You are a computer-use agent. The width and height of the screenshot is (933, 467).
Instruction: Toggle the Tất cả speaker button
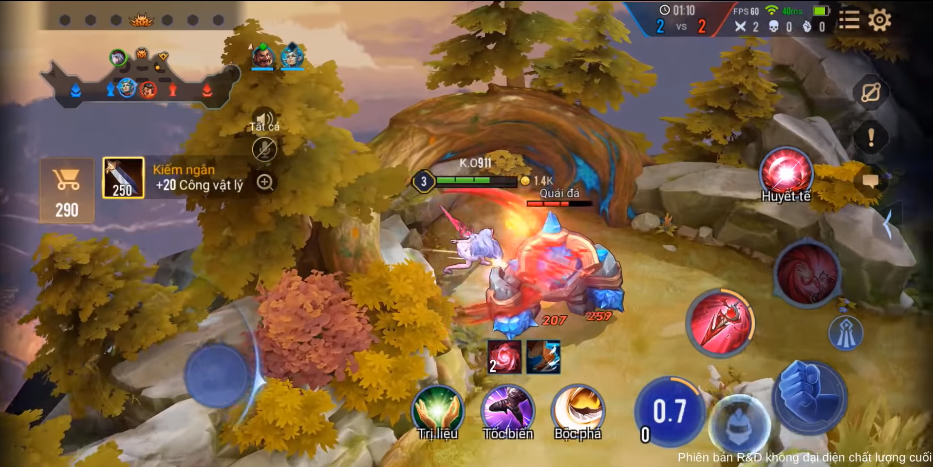(x=264, y=118)
